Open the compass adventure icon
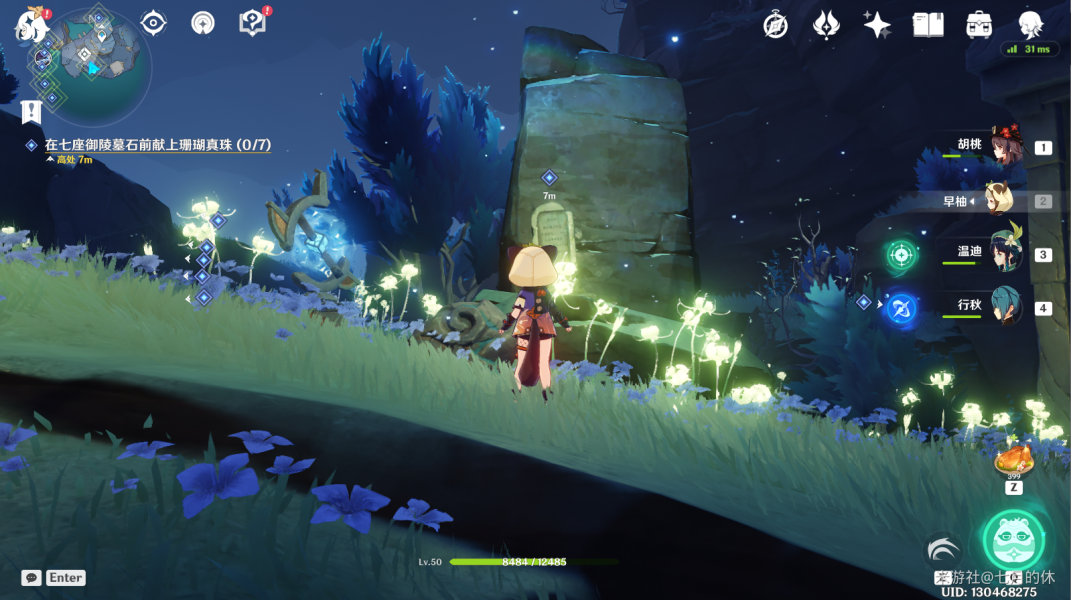The width and height of the screenshot is (1071, 600). click(x=776, y=25)
